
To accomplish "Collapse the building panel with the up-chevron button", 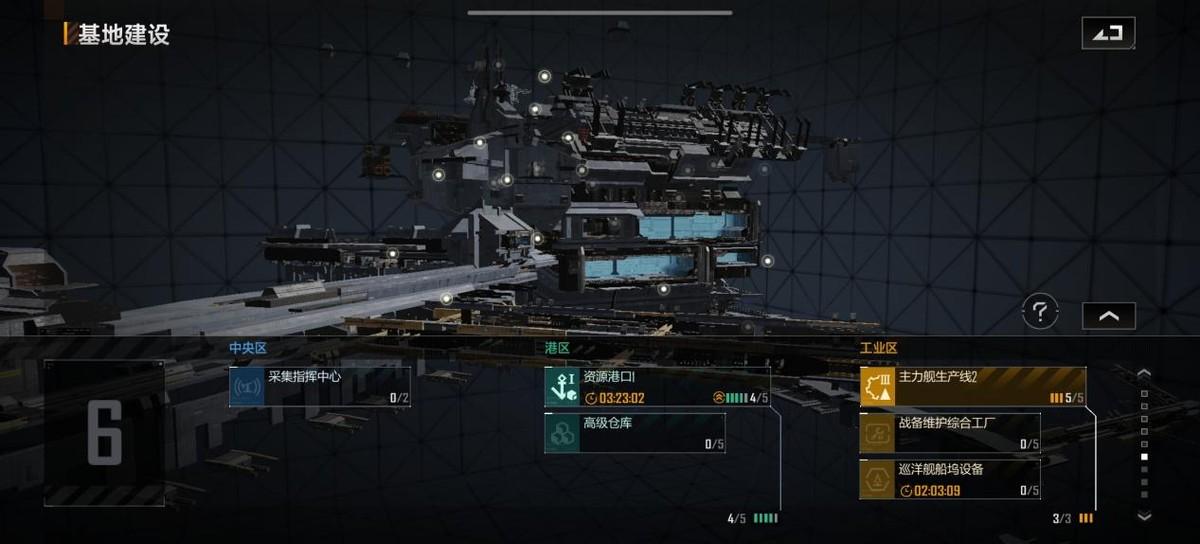I will click(x=1108, y=316).
